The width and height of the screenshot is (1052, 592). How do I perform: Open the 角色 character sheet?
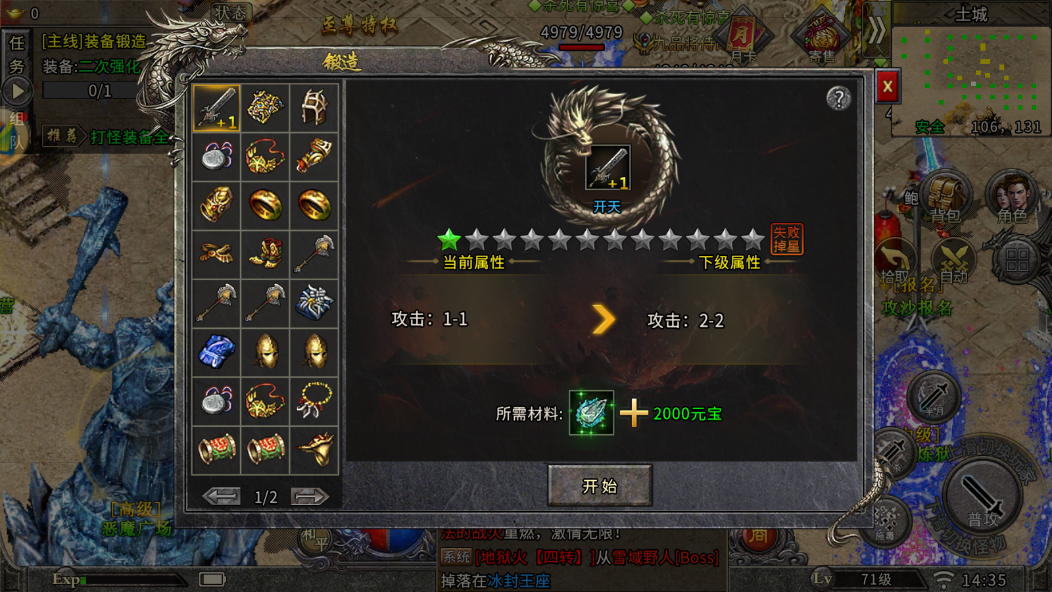click(1011, 198)
